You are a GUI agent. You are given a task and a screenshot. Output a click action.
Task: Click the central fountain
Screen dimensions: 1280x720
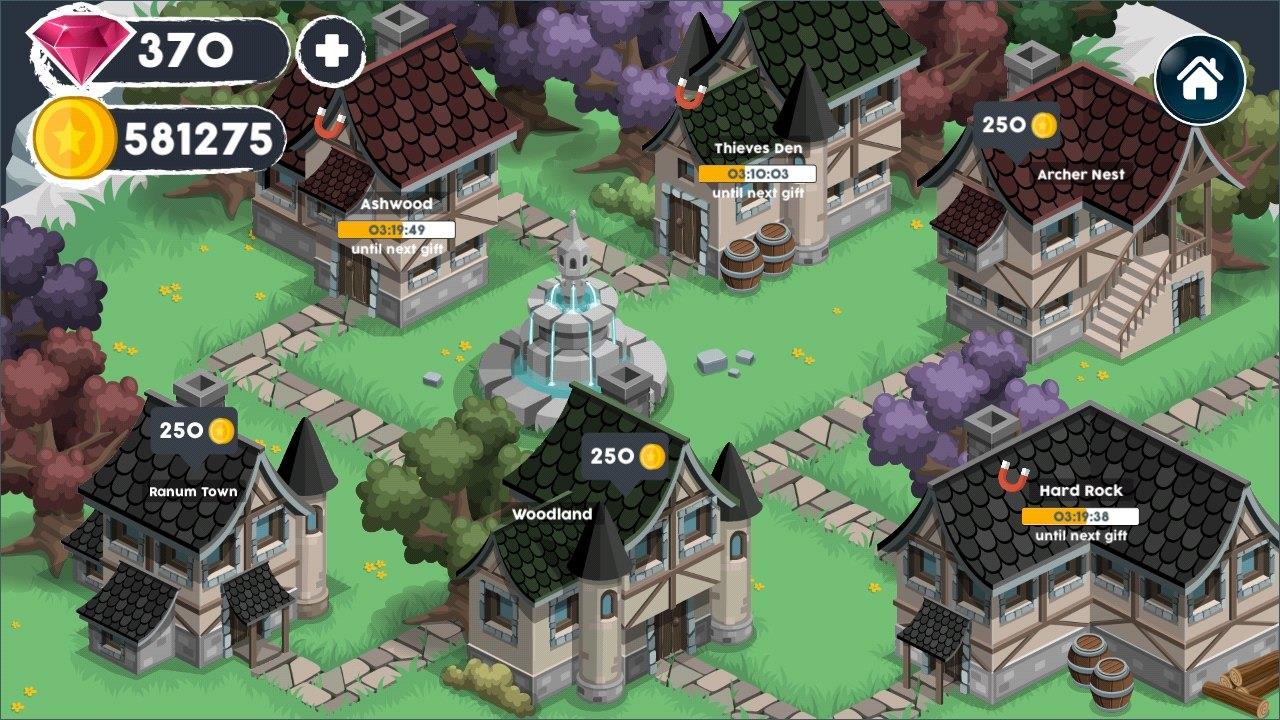coord(570,310)
